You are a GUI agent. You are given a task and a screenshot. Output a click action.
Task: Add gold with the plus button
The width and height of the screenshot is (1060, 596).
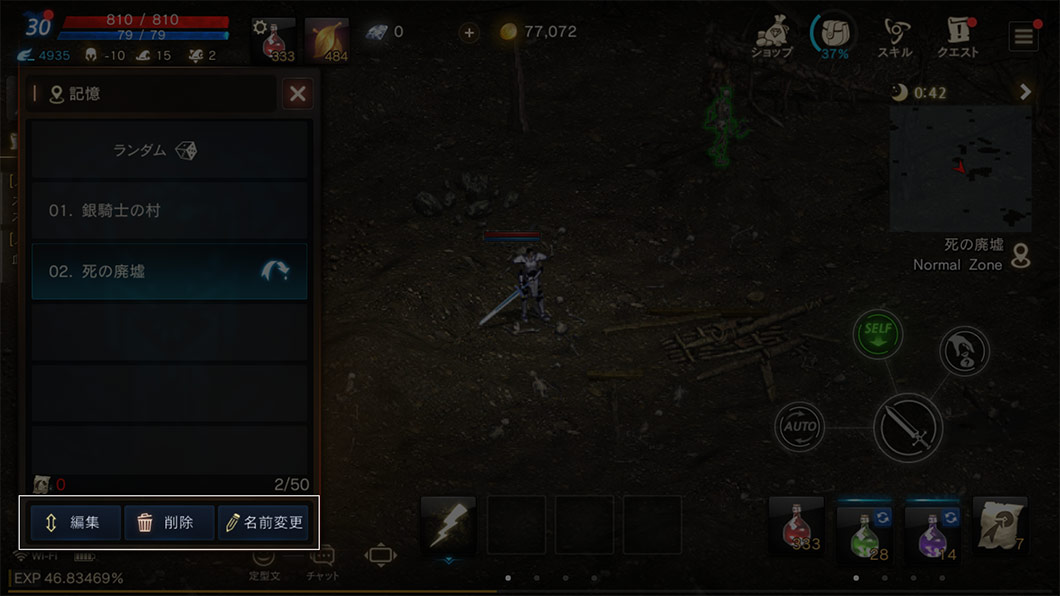469,32
